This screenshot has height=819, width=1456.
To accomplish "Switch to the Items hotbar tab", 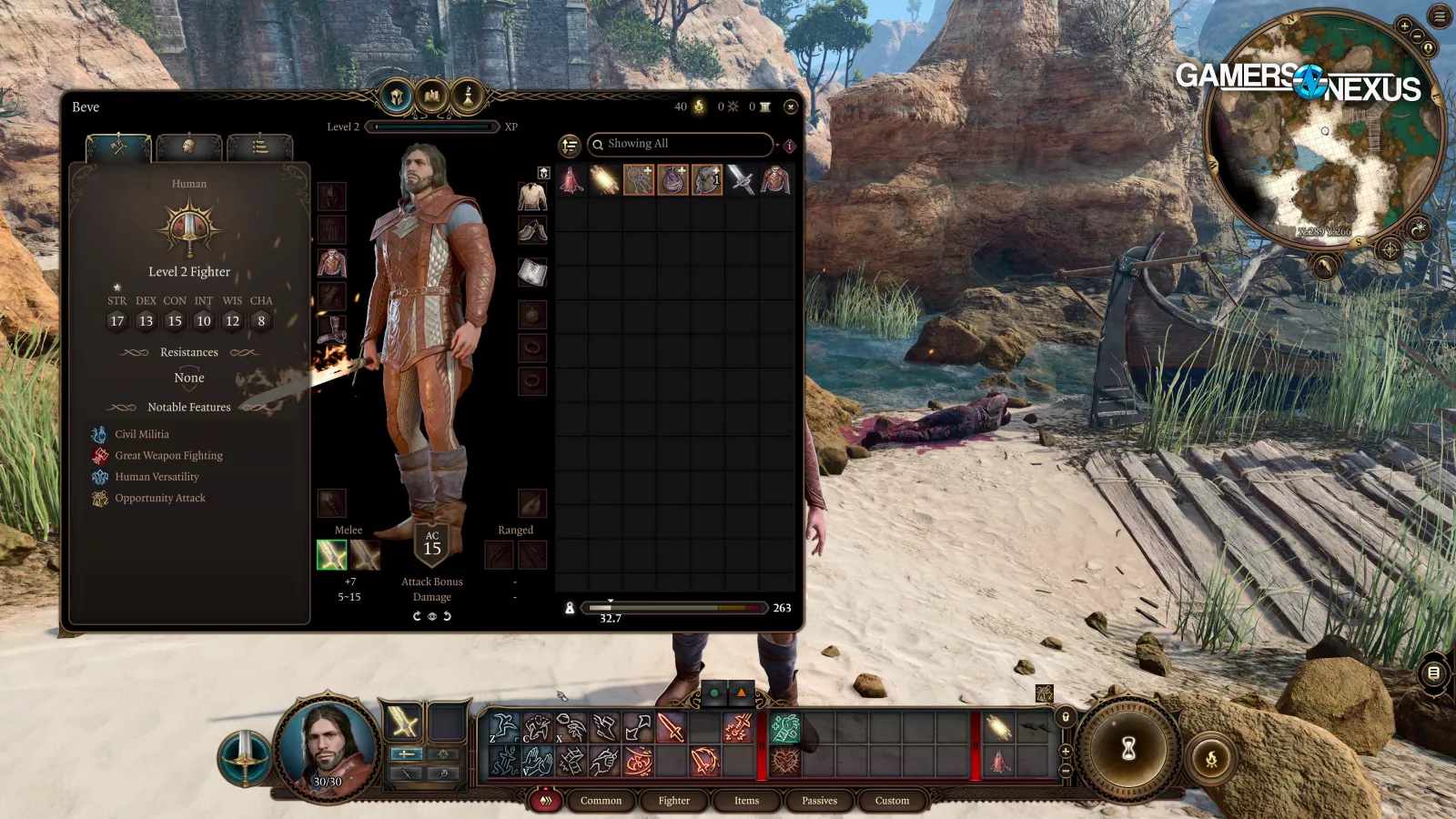I will (x=746, y=801).
